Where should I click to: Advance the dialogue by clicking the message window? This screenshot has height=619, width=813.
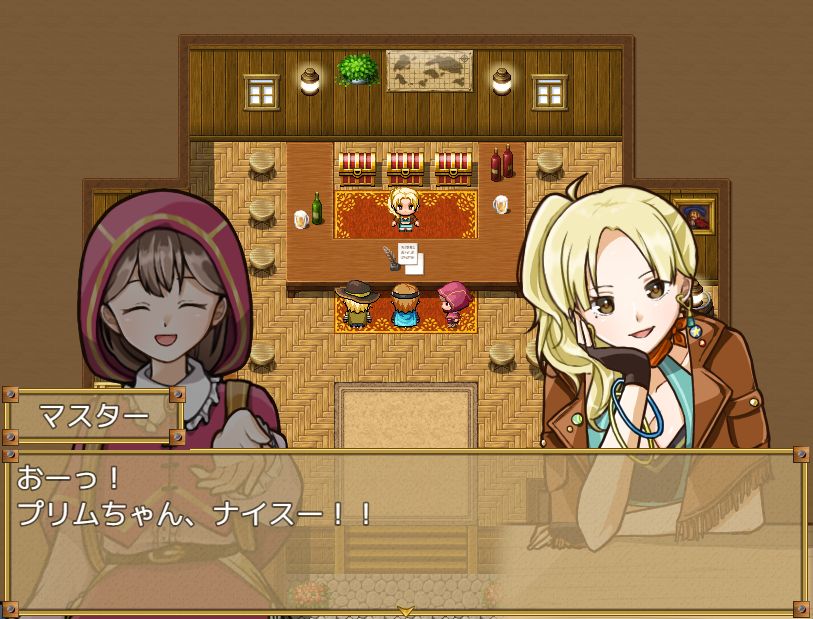(x=406, y=530)
